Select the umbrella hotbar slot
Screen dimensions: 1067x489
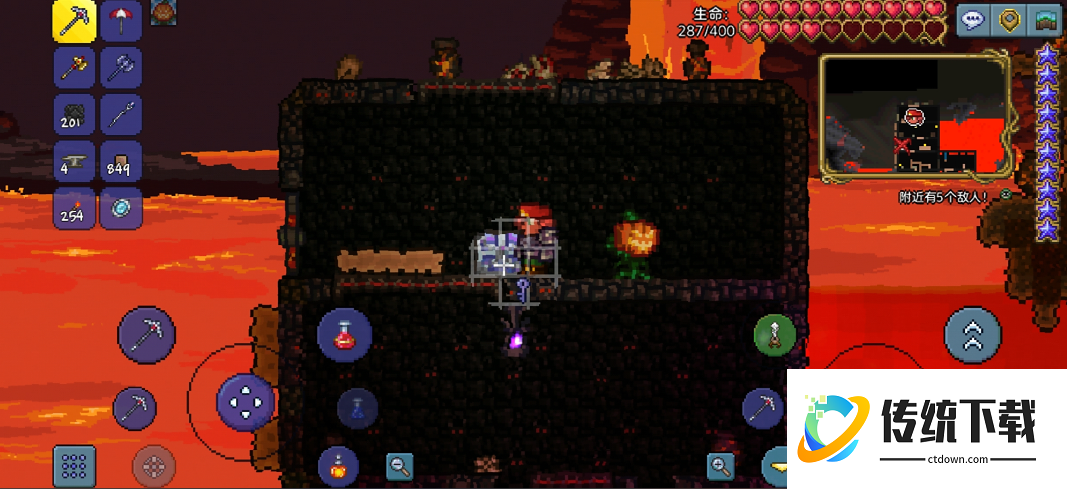click(121, 21)
